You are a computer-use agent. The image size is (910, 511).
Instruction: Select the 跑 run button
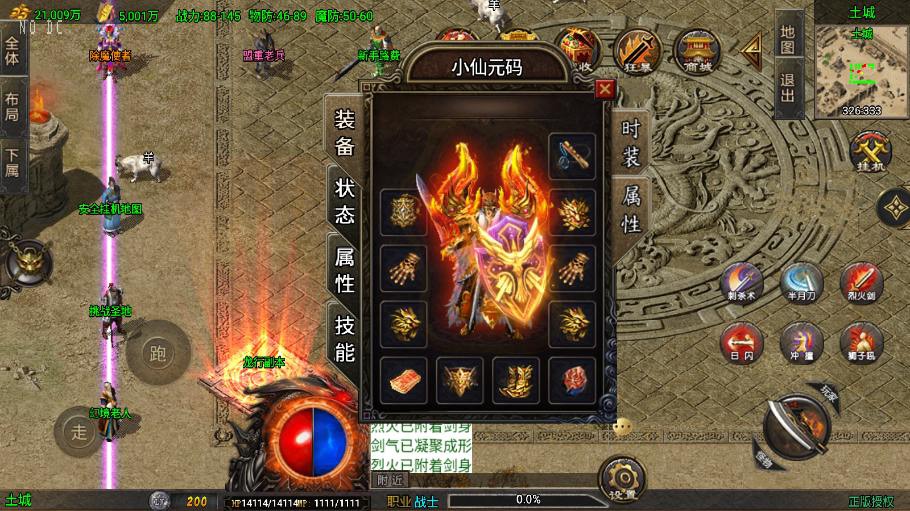157,353
